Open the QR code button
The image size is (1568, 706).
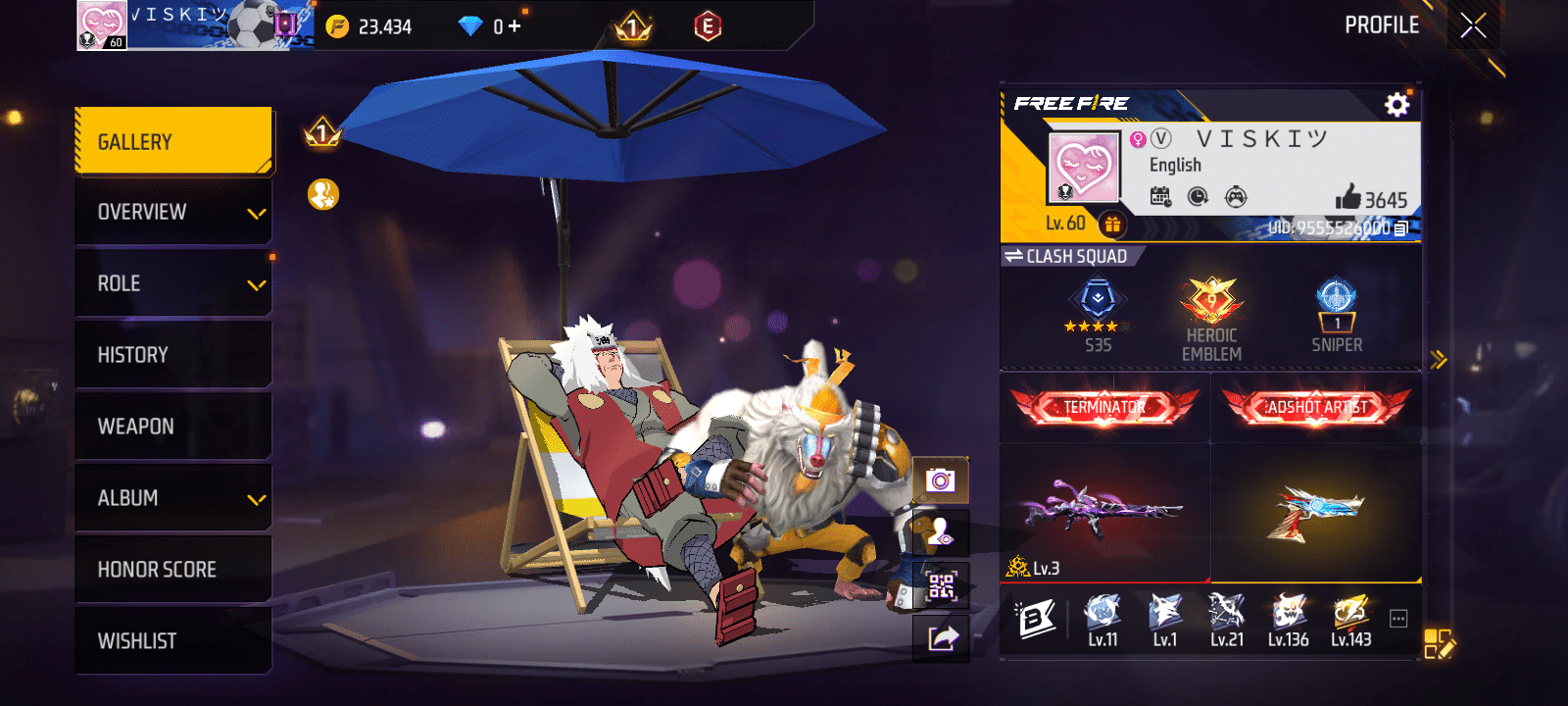pos(941,586)
